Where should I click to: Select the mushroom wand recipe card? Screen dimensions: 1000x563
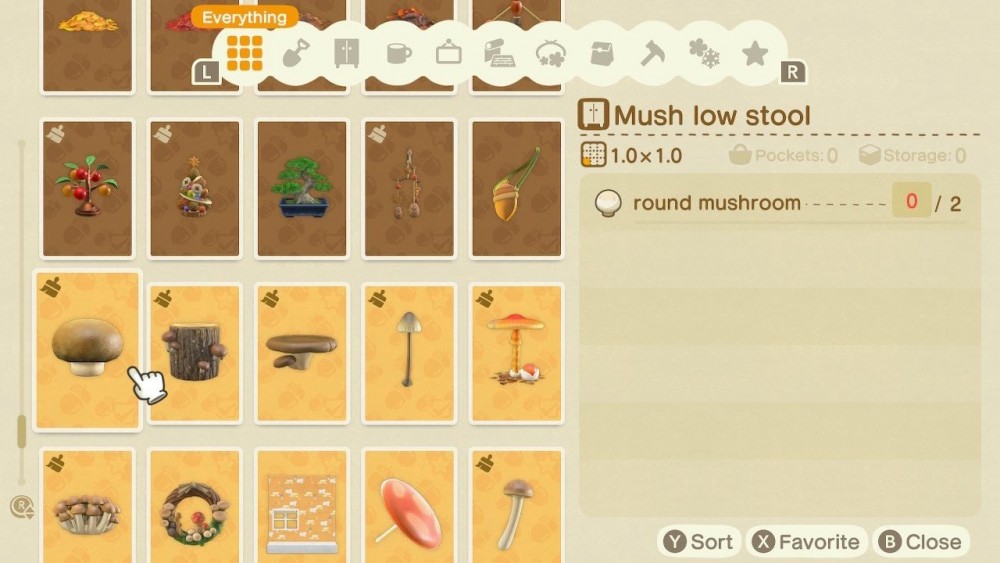click(515, 505)
